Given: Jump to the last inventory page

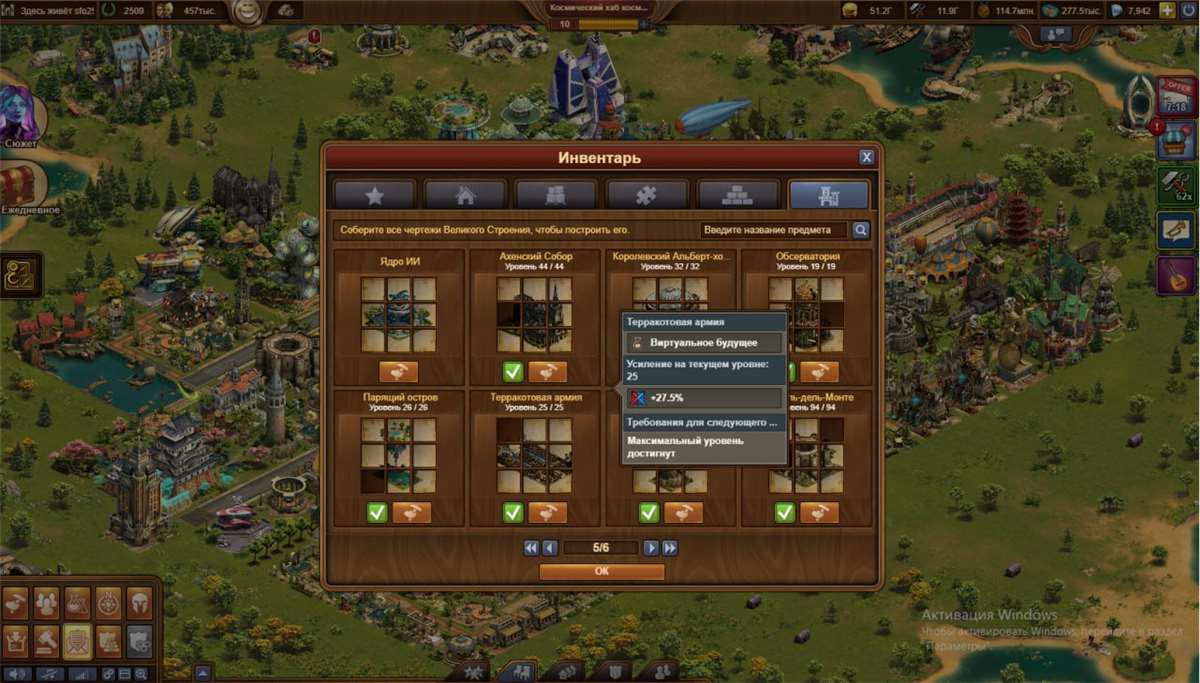Looking at the screenshot, I should click(x=670, y=548).
